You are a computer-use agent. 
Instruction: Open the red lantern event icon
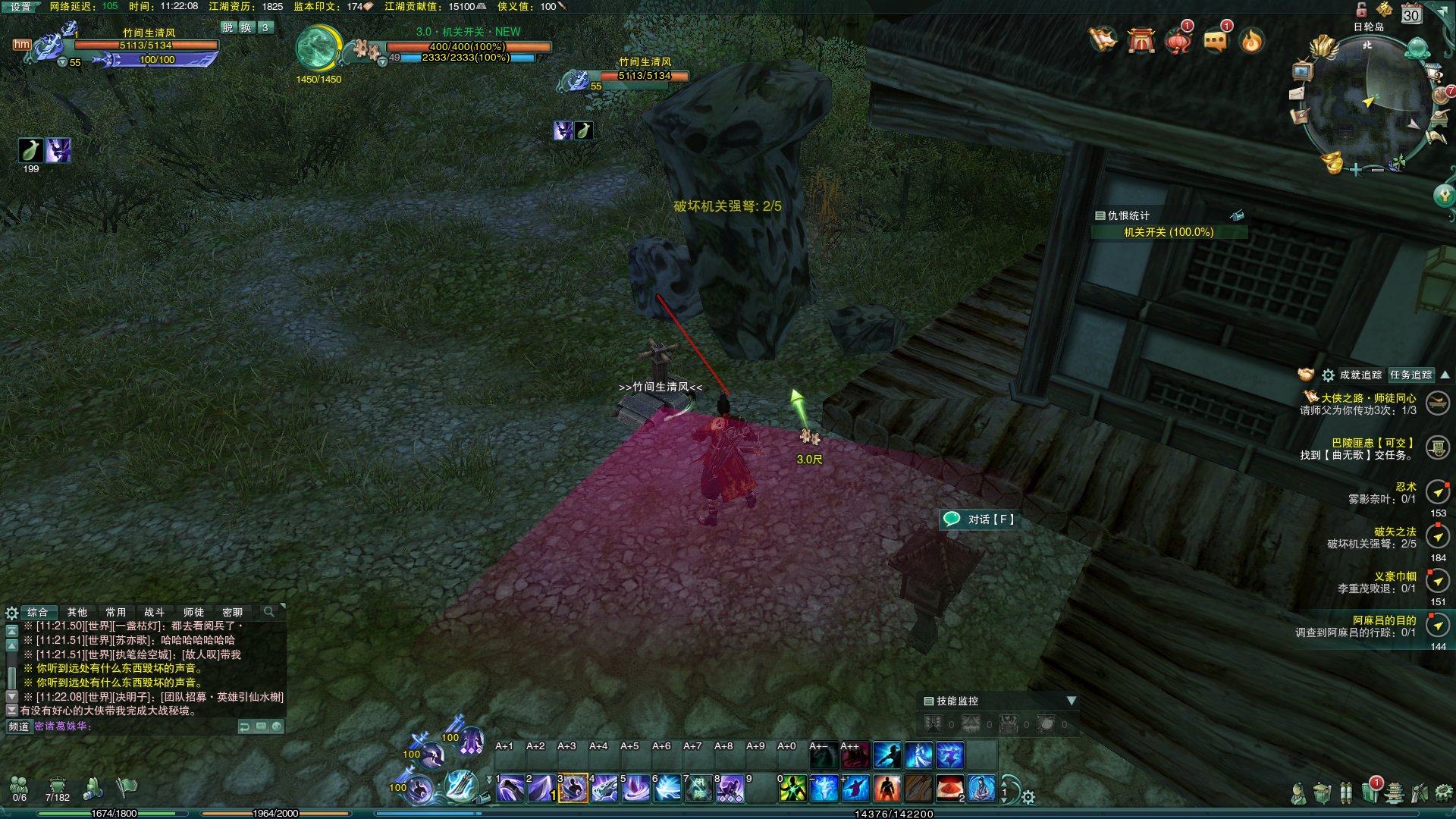point(1178,39)
